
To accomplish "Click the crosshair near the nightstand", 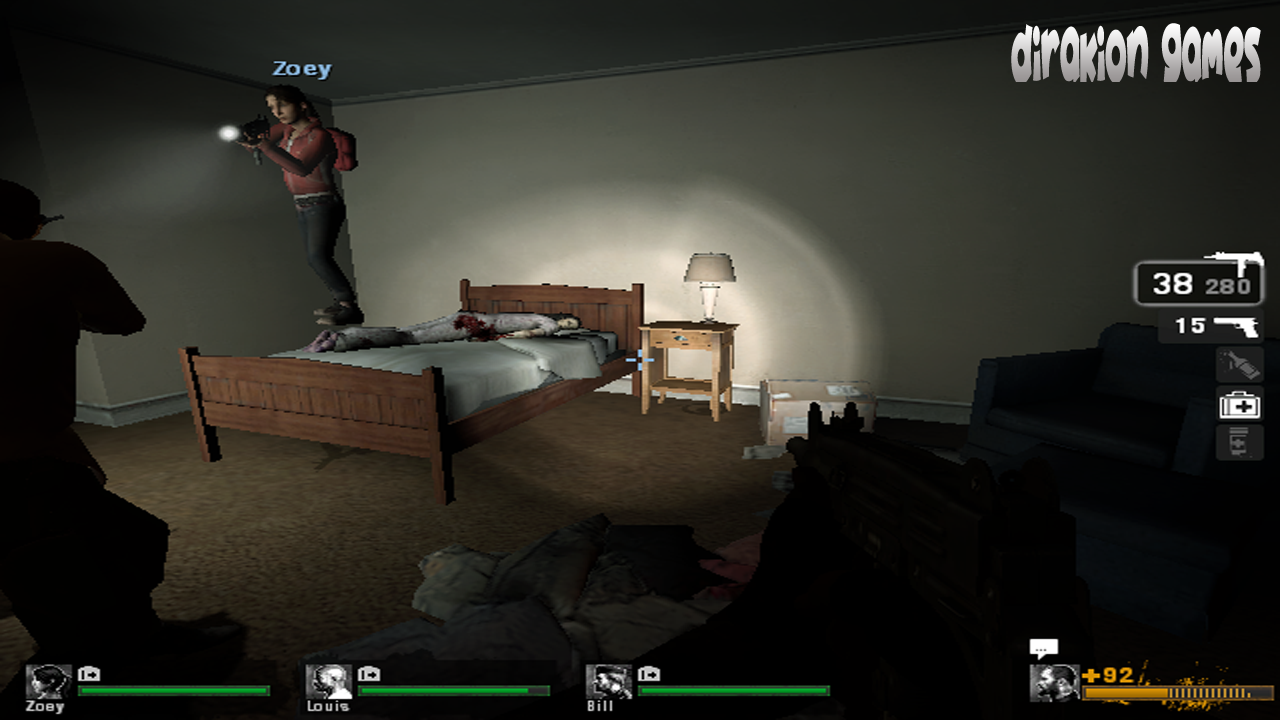I will coord(638,360).
